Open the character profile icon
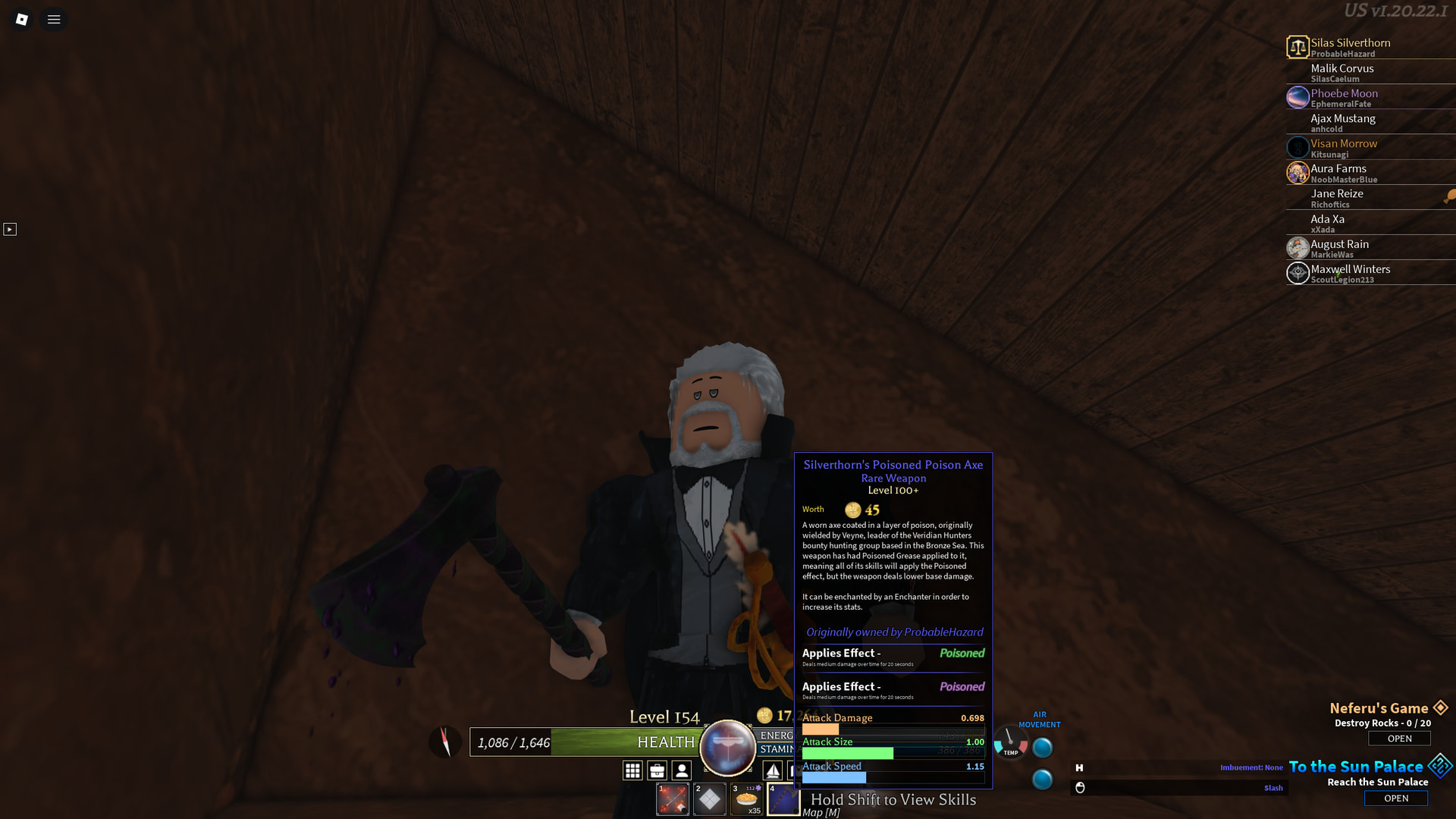Image resolution: width=1456 pixels, height=819 pixels. 681,770
